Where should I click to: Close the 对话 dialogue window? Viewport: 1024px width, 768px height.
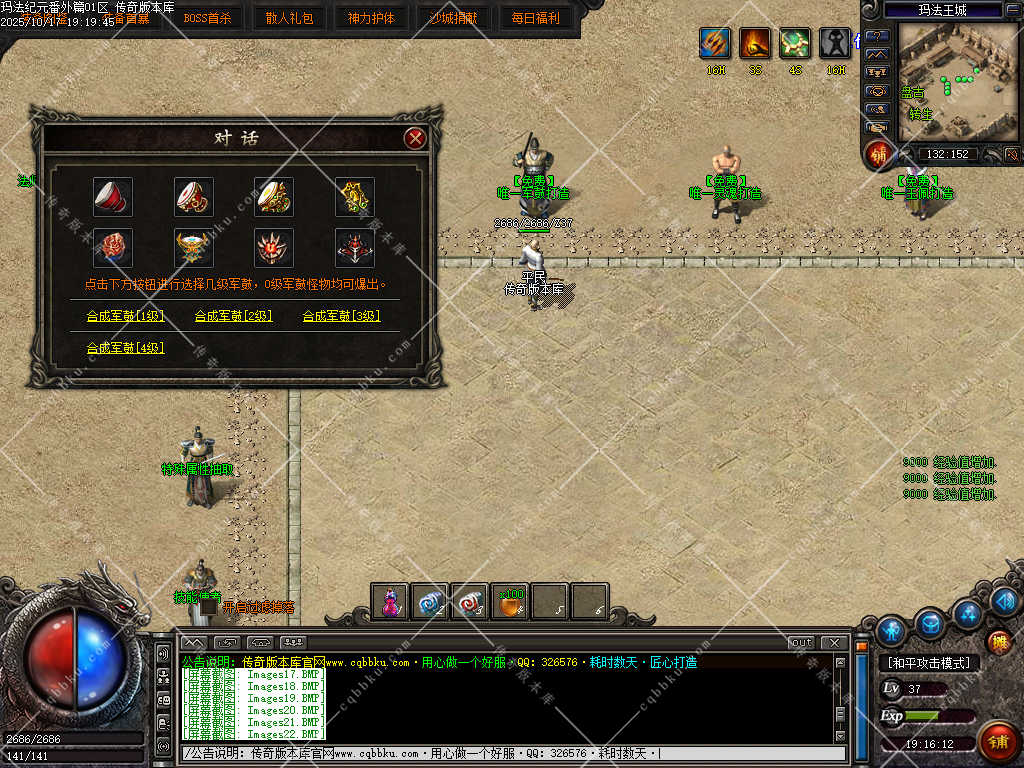(x=415, y=139)
